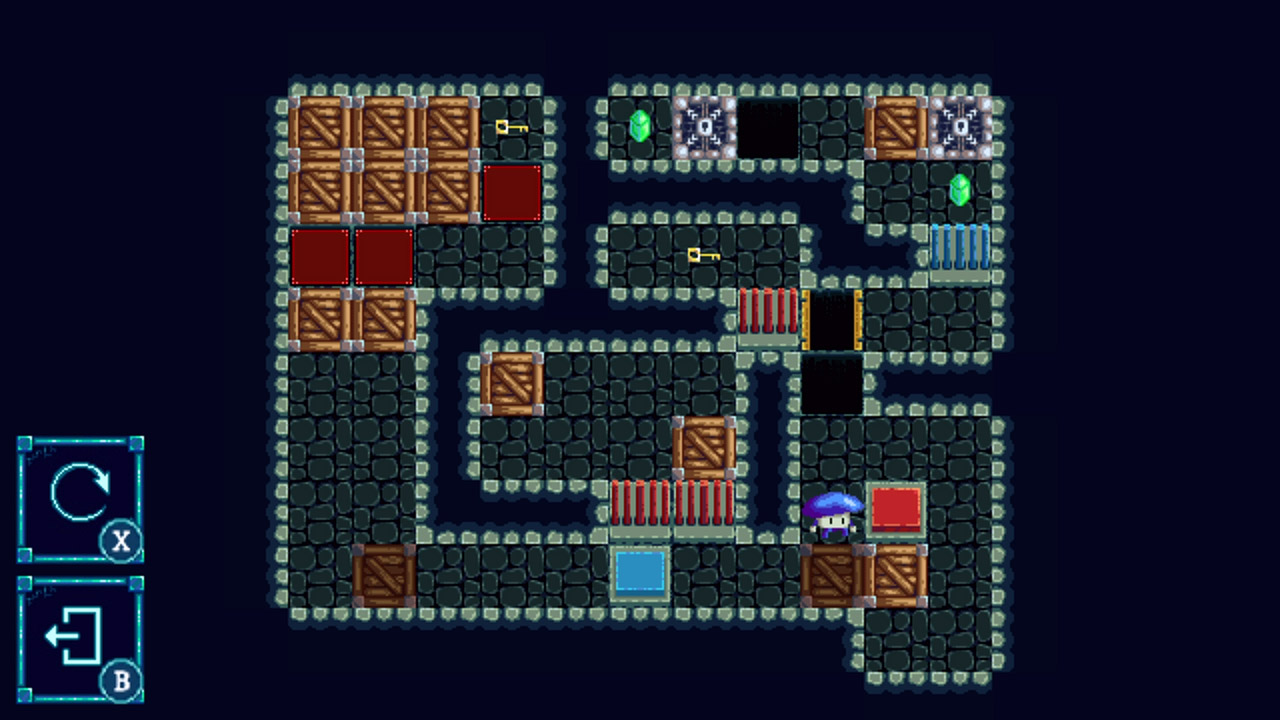Click the right padlock tile beside the crate
1280x720 pixels.
[961, 128]
